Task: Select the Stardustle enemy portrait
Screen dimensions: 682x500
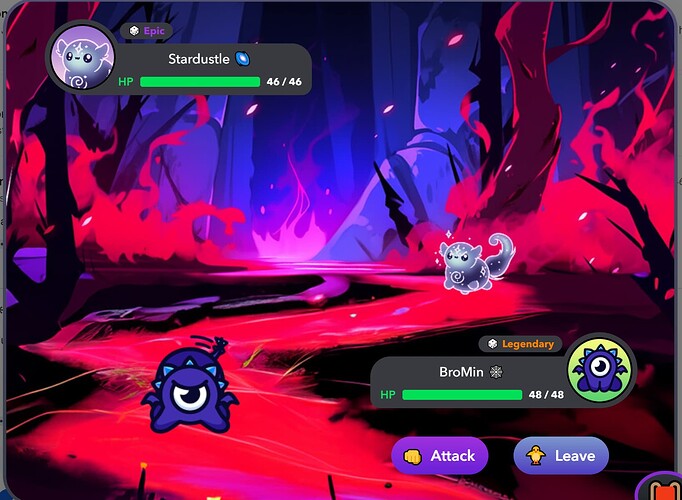Action: pos(82,56)
